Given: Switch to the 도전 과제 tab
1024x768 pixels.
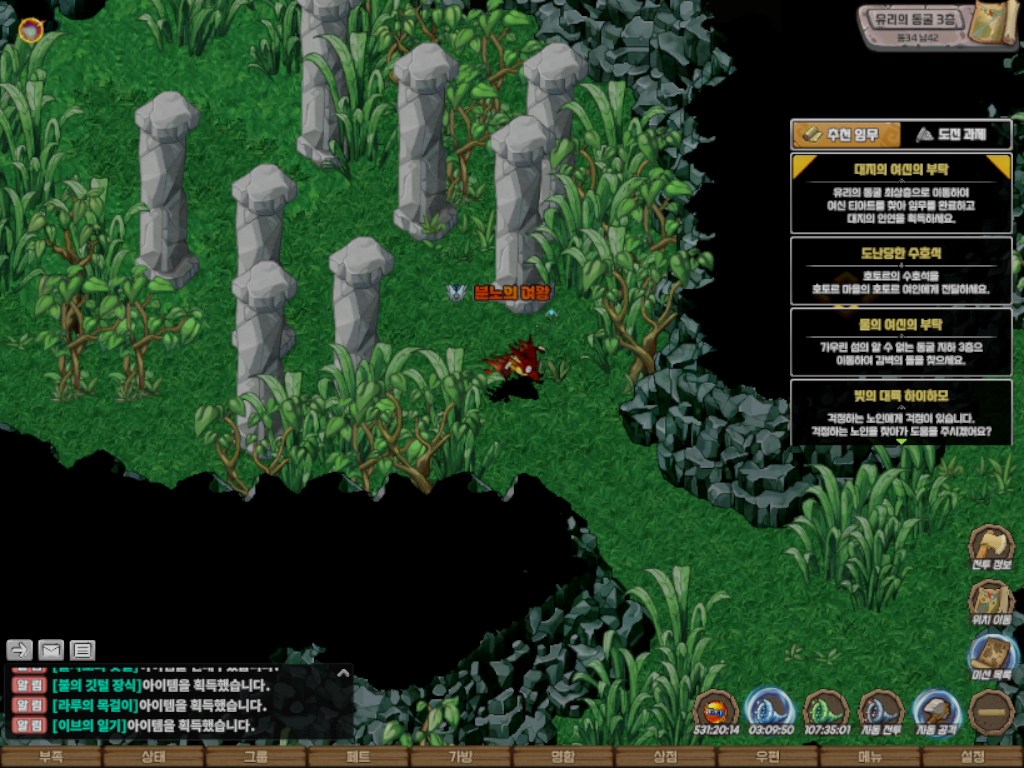Looking at the screenshot, I should (956, 134).
